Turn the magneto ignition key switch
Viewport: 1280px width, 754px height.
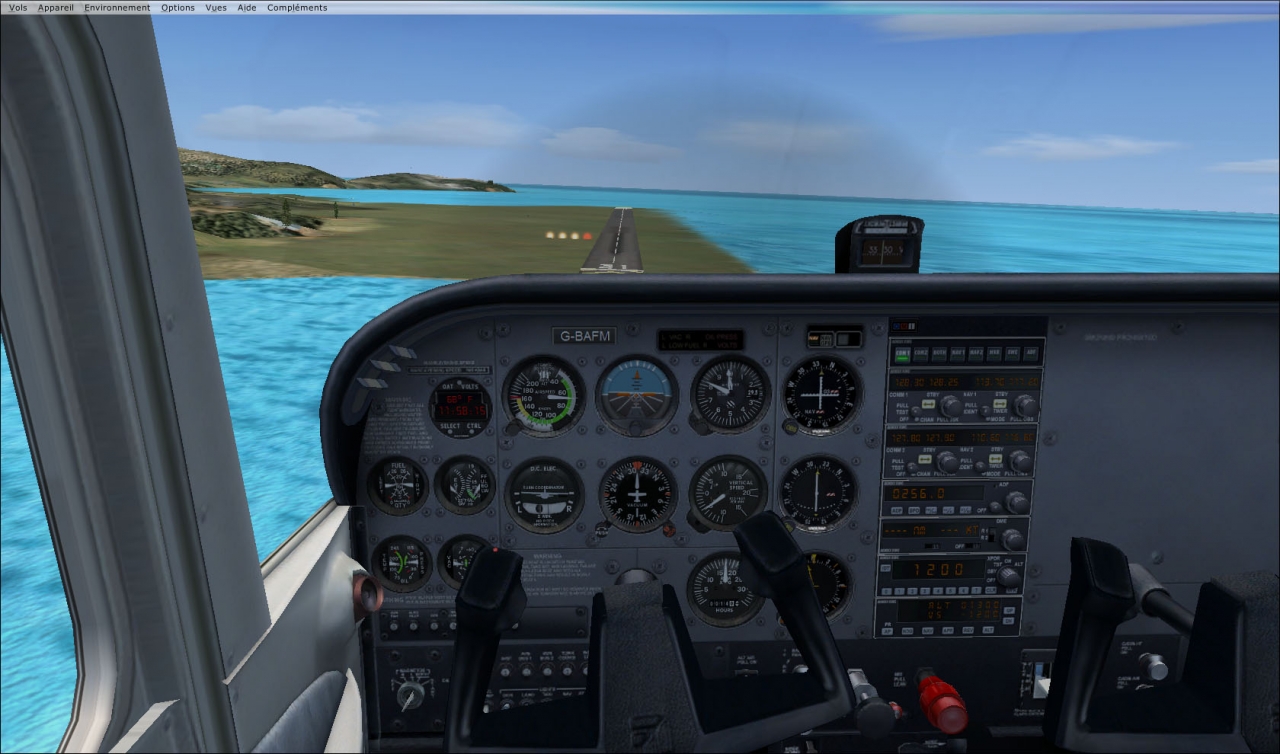point(411,692)
